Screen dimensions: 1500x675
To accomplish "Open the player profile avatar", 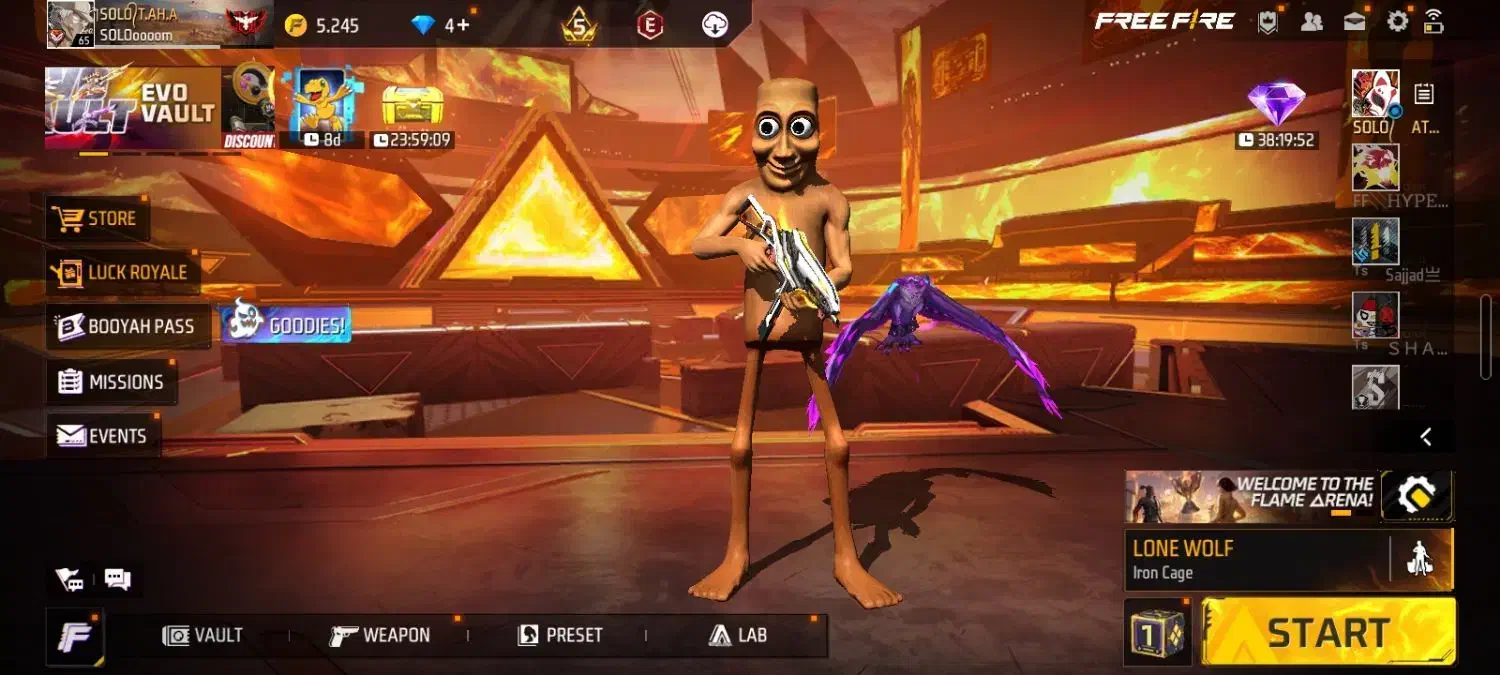I will 71,25.
